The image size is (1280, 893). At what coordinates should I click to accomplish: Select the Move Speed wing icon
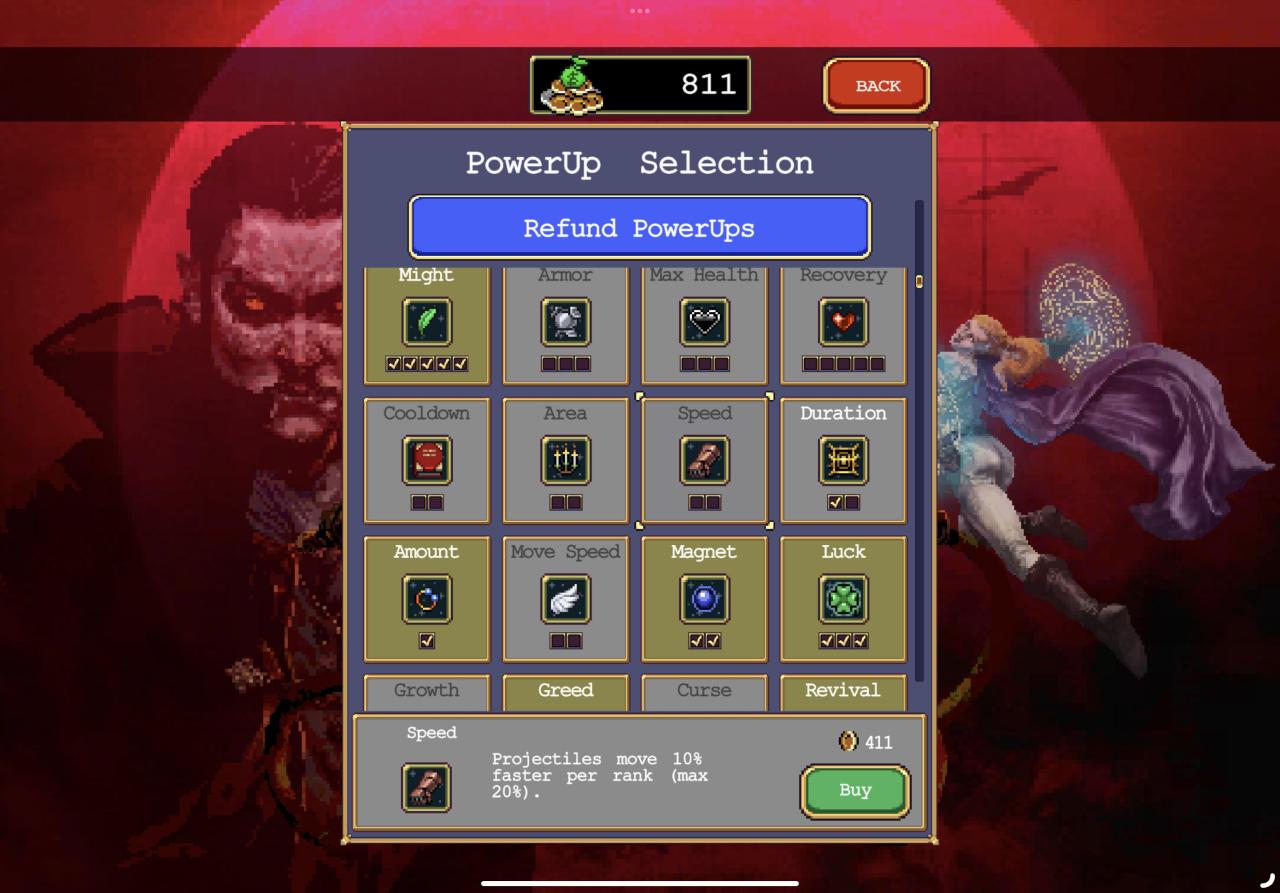coord(565,599)
